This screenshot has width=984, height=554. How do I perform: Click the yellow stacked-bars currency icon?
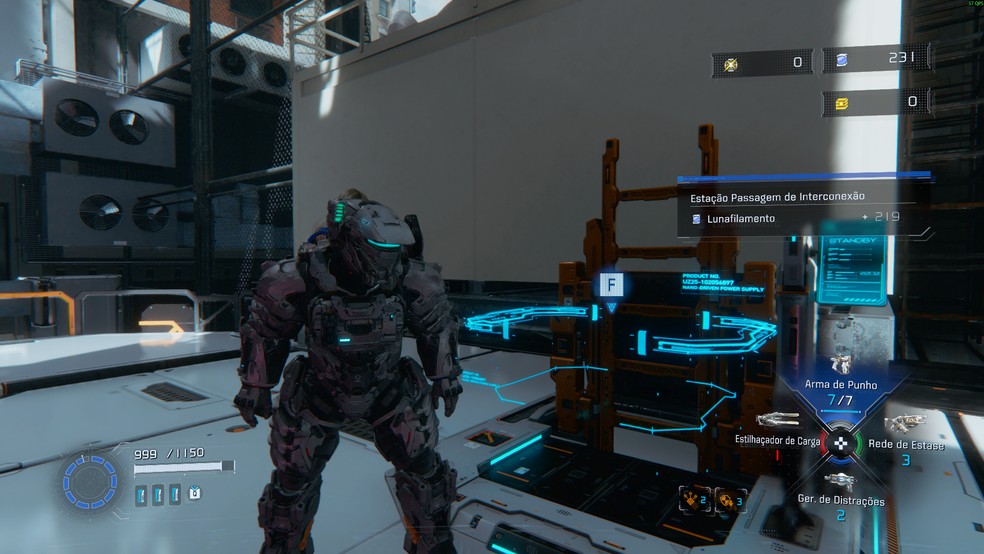841,102
